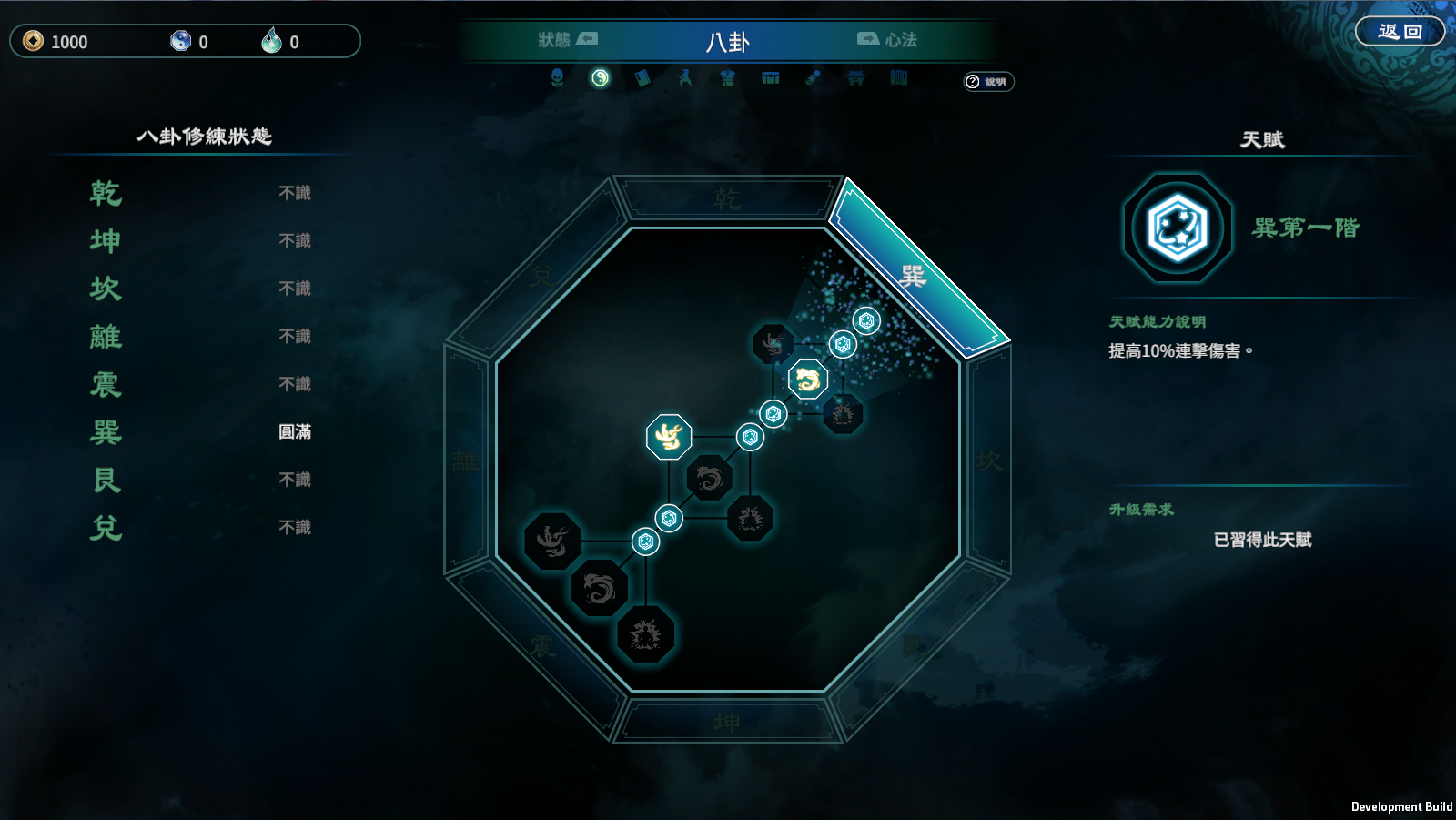The height and width of the screenshot is (820, 1456).
Task: Select the 離 trigram panel
Action: [465, 461]
